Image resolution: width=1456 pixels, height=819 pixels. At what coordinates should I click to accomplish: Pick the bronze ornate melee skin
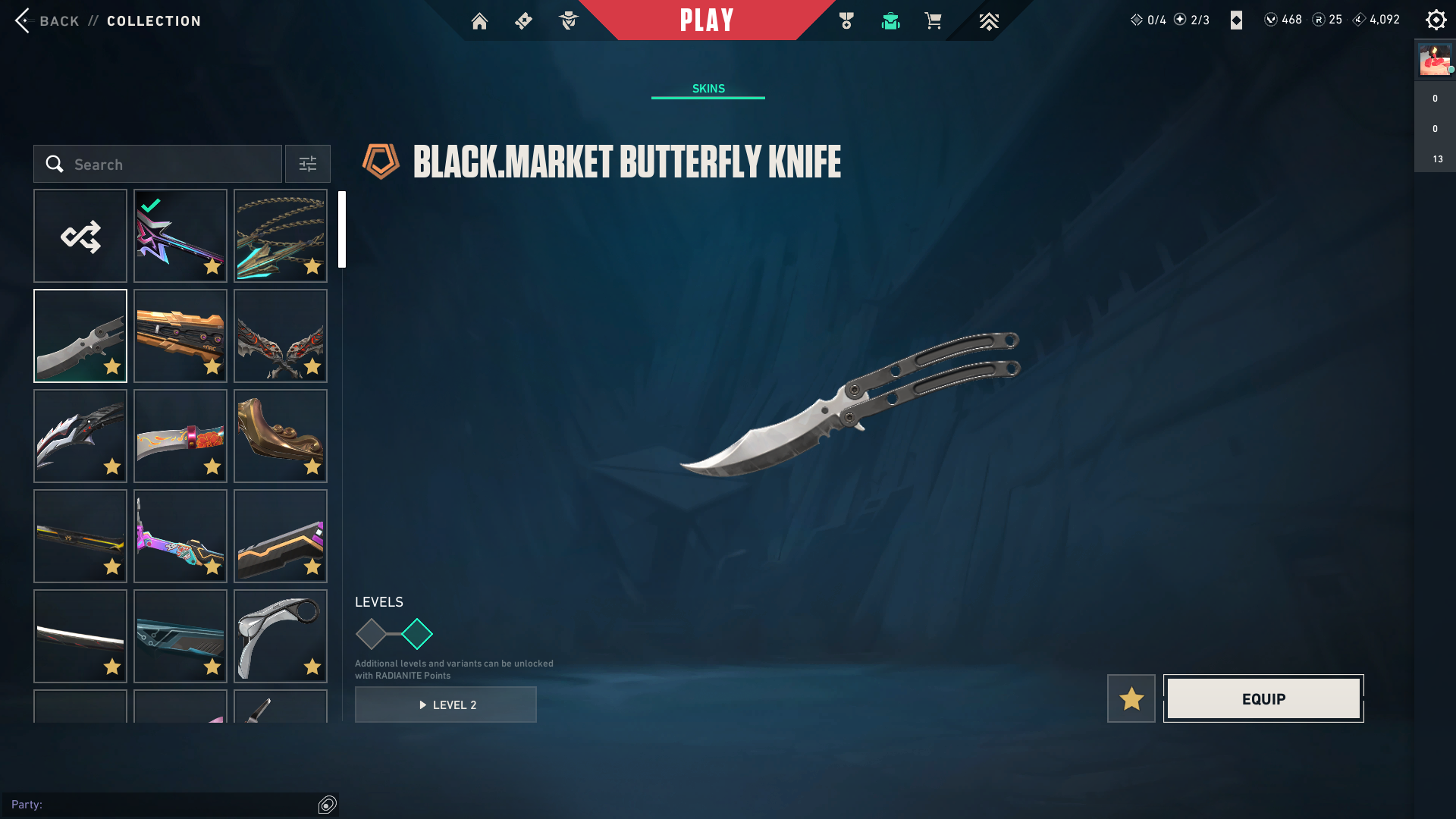(x=281, y=436)
